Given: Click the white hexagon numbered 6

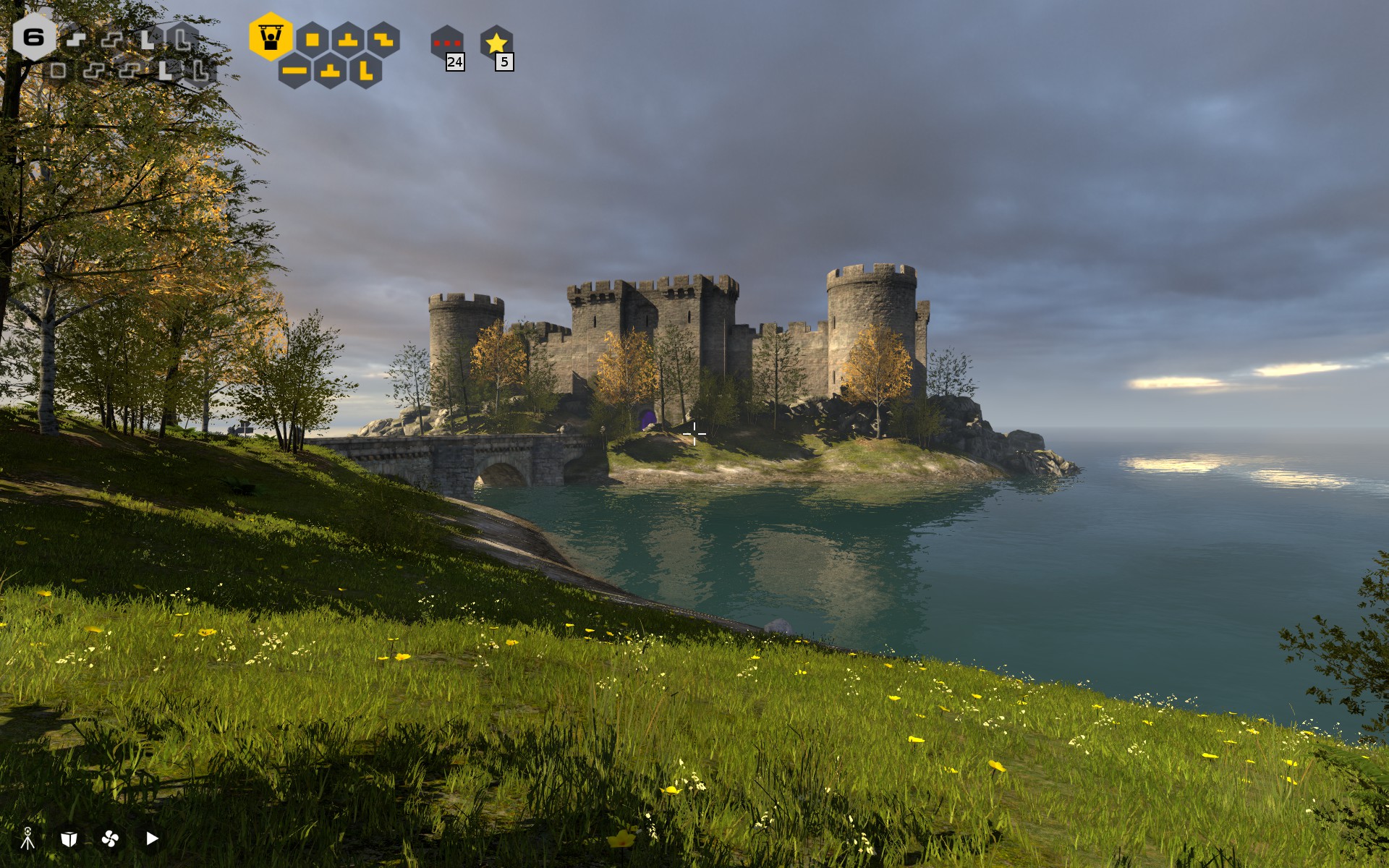Looking at the screenshot, I should point(33,37).
